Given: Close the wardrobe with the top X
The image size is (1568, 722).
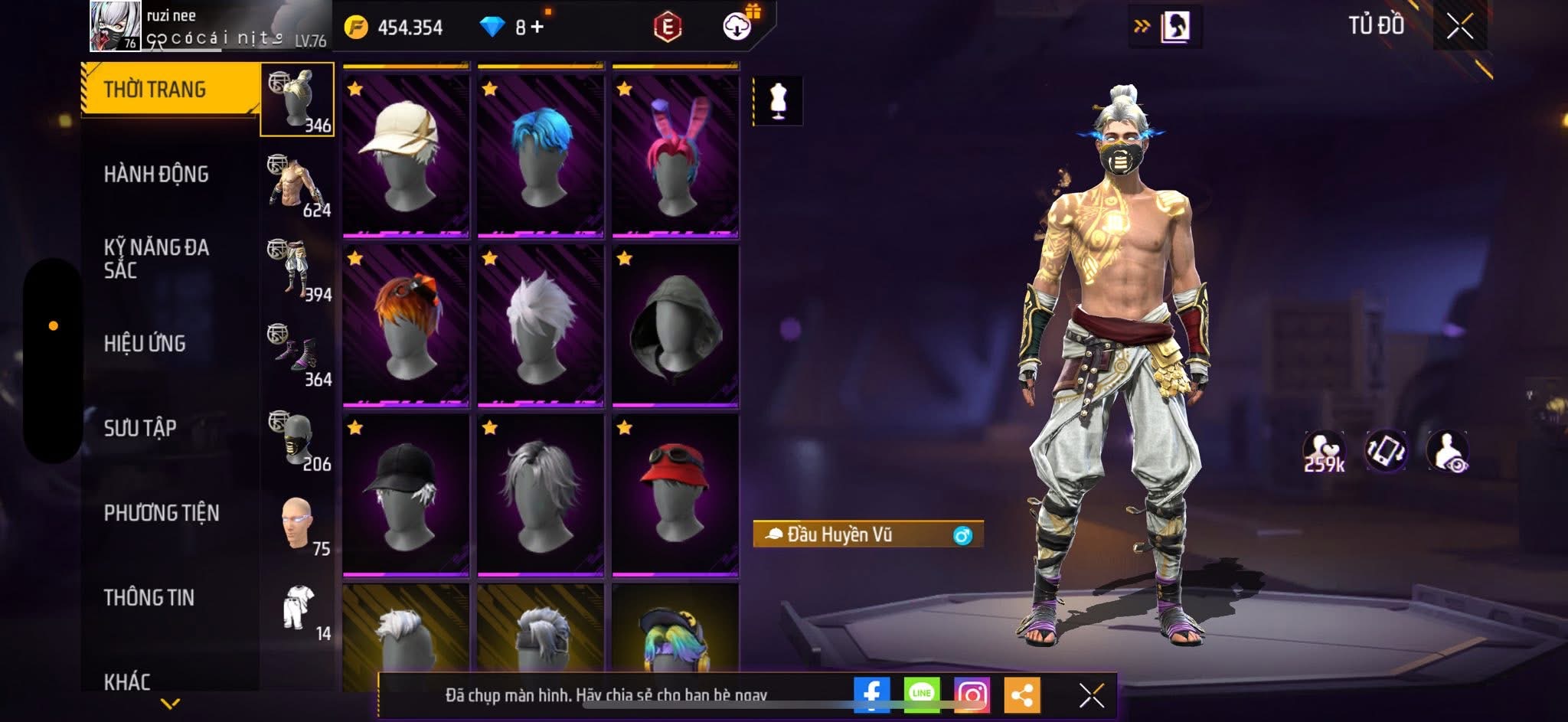Looking at the screenshot, I should 1459,27.
